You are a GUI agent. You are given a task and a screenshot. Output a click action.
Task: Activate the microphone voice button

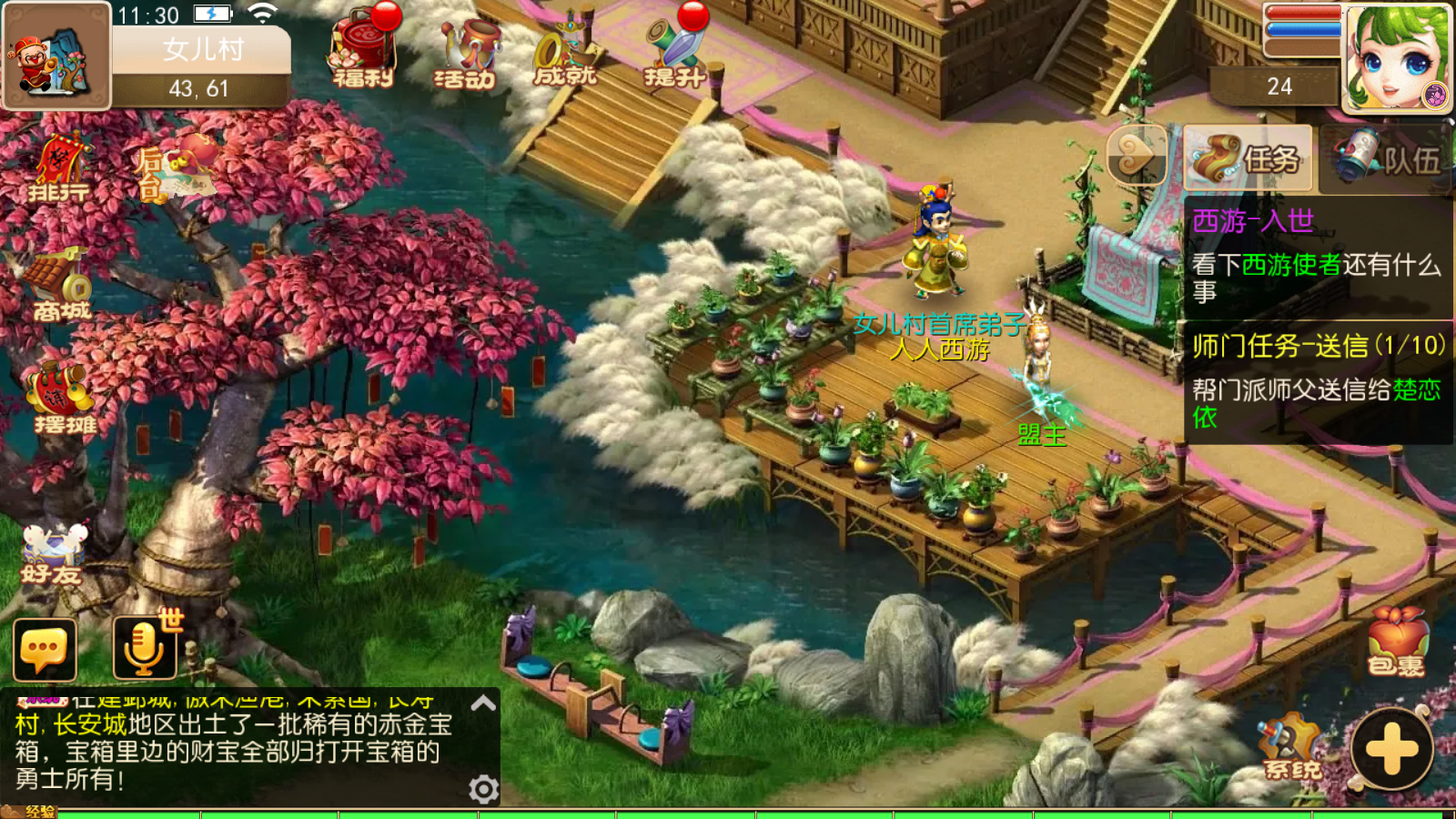point(144,648)
